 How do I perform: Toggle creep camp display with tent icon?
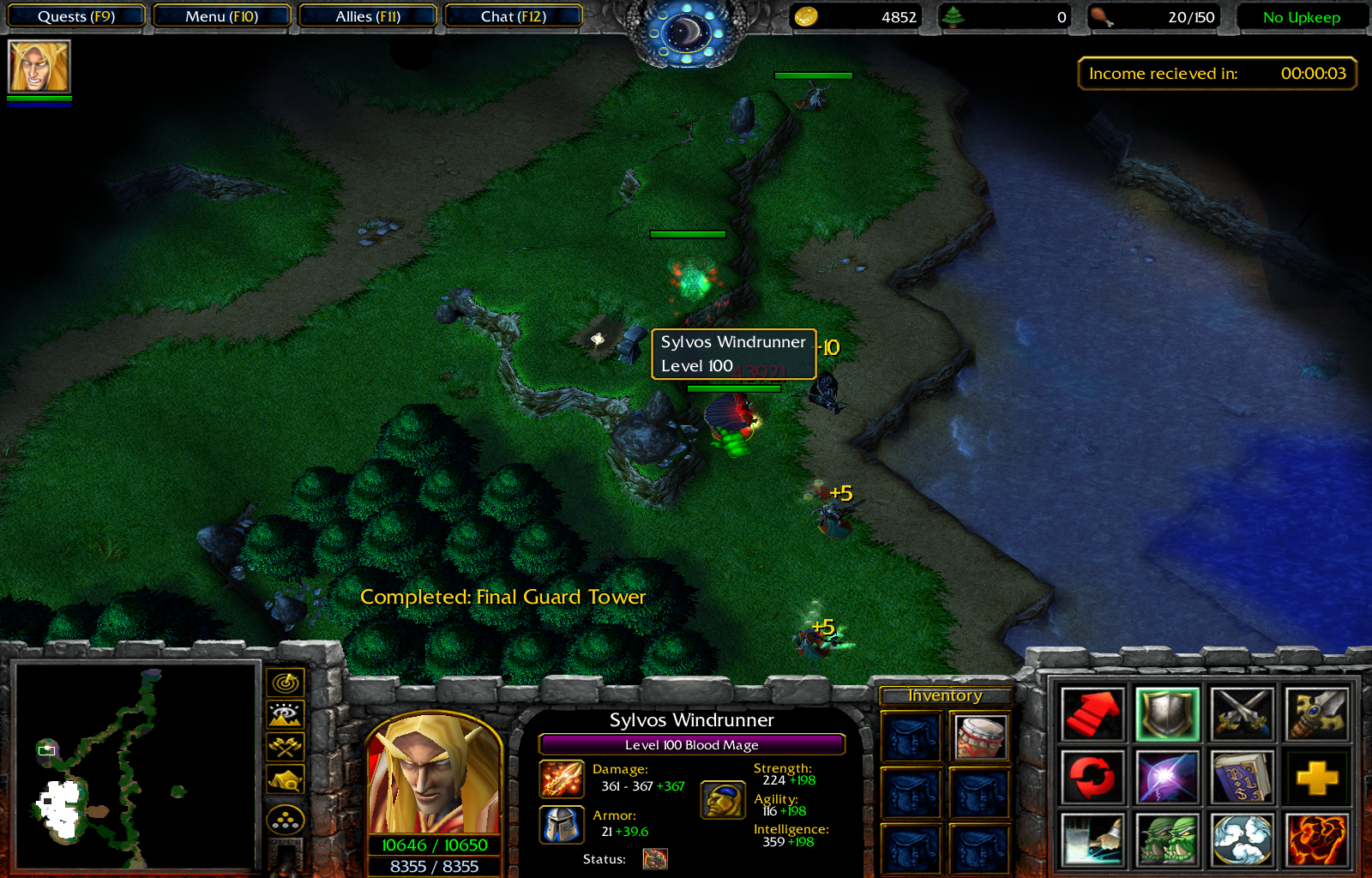tap(286, 779)
